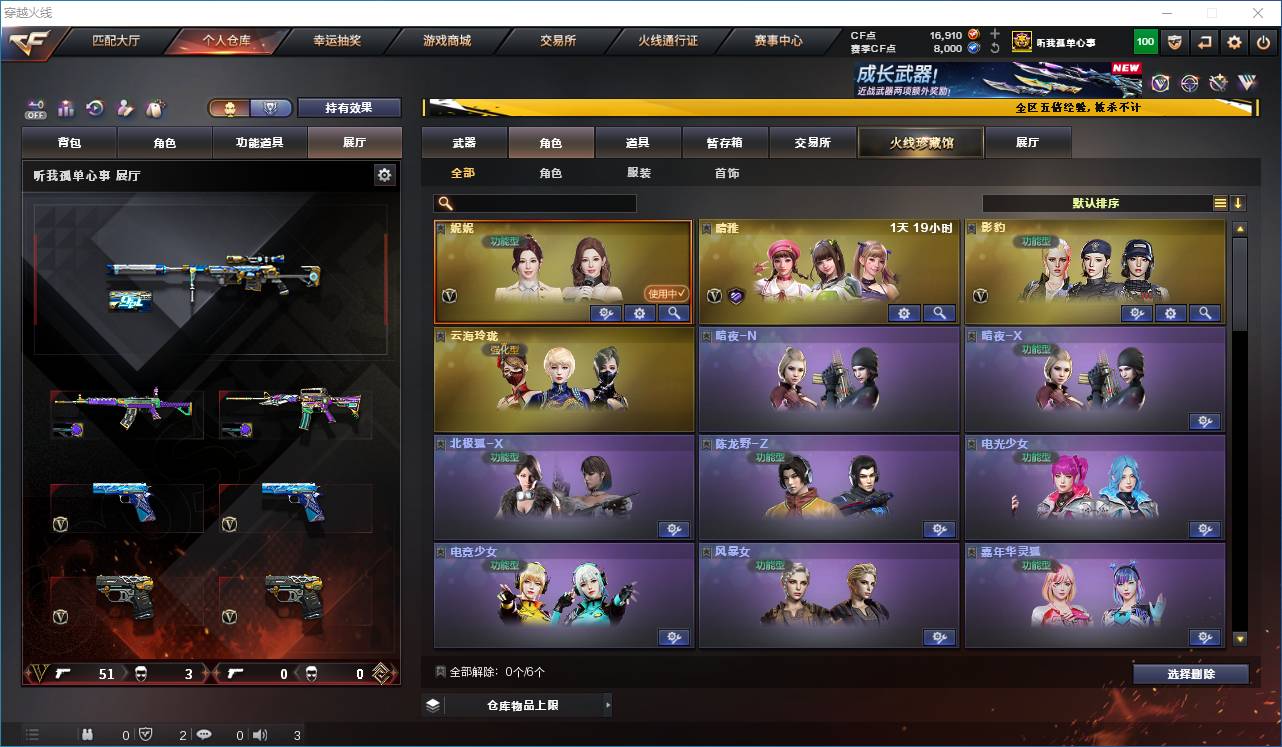
Task: Open the 武器 tab in the collection panel
Action: point(465,141)
